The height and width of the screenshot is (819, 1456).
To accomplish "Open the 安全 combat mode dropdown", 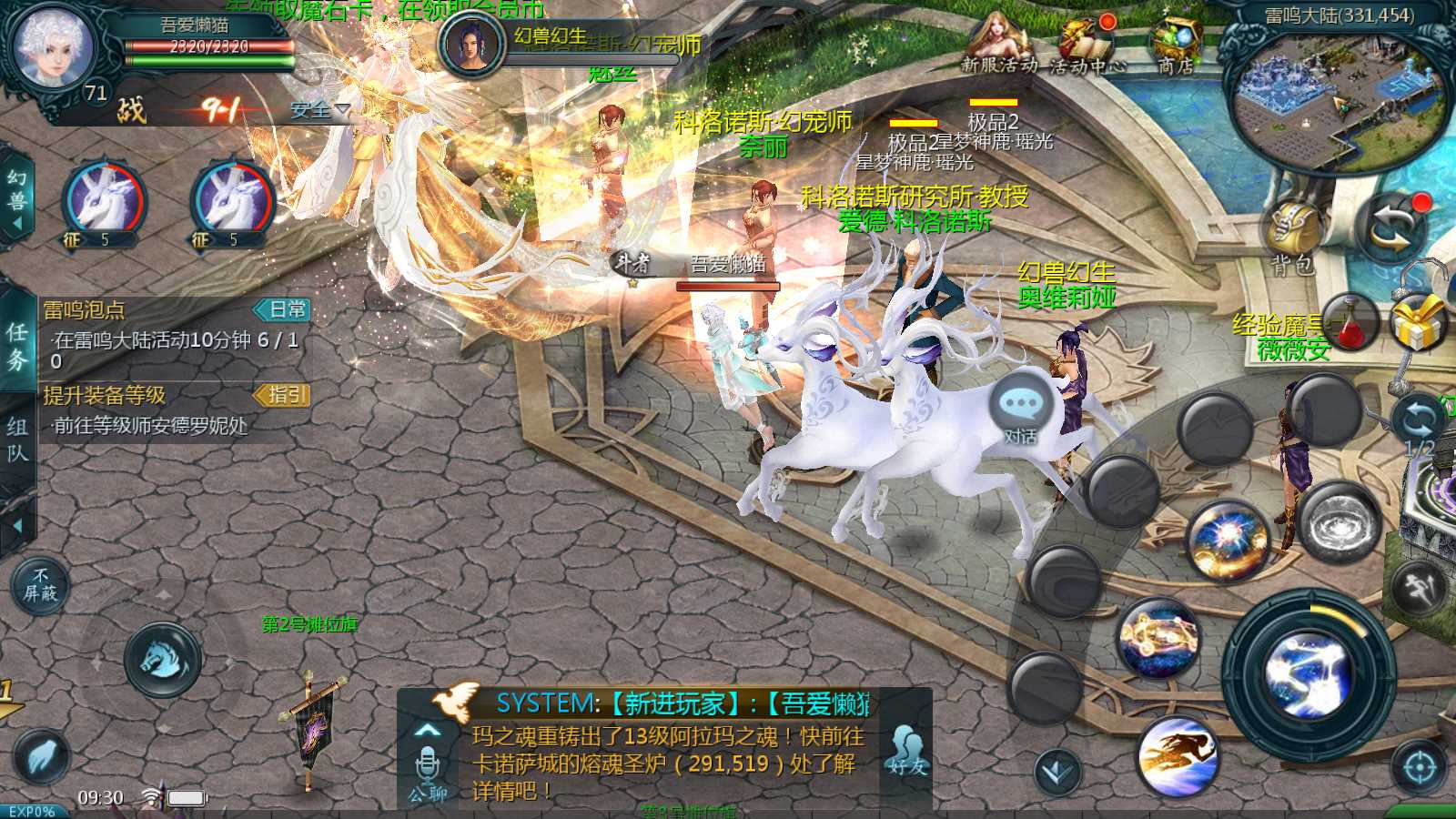I will [319, 110].
